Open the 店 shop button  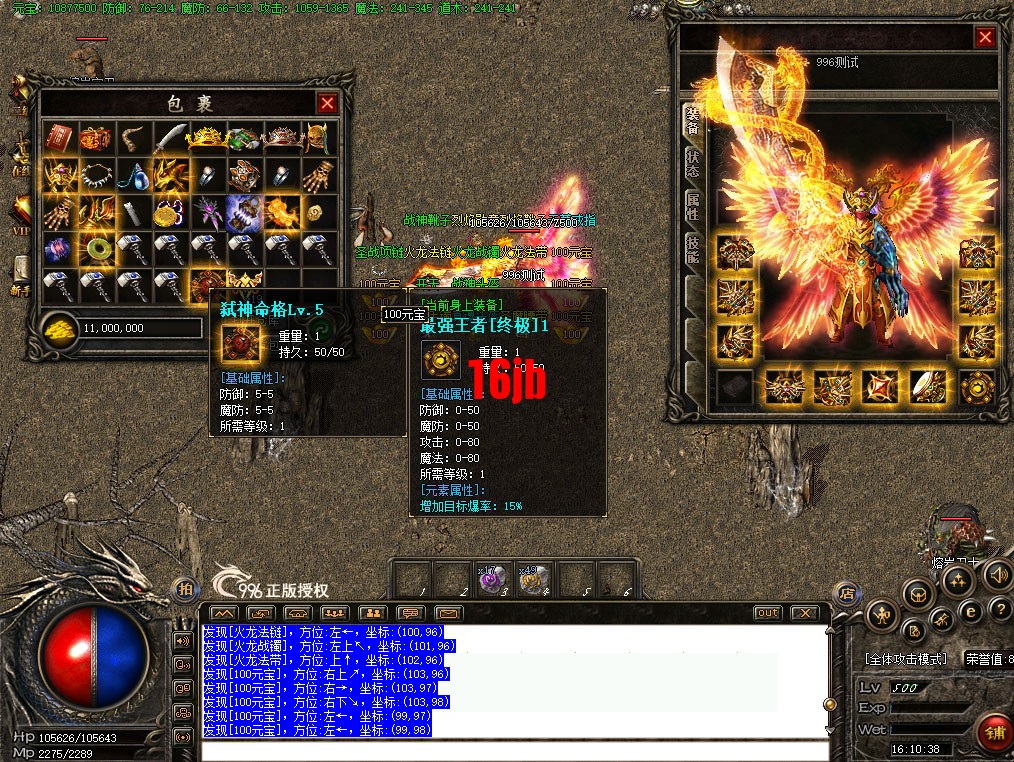coord(847,592)
